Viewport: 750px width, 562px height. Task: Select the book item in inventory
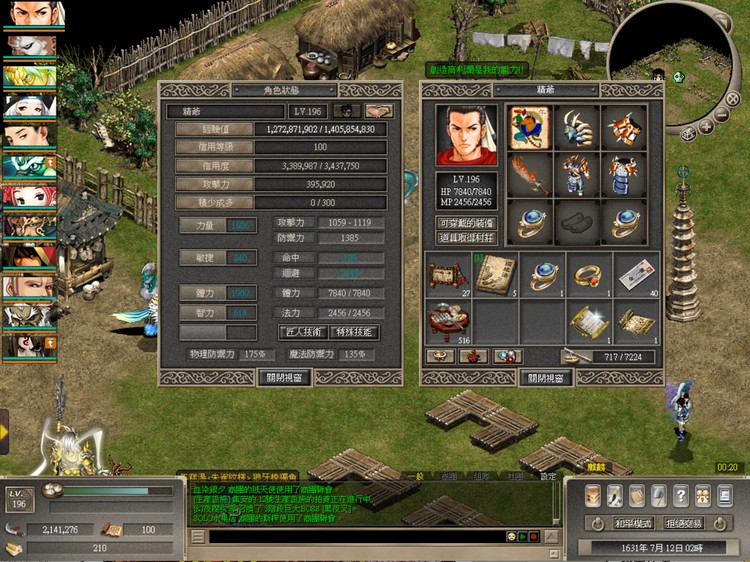pos(495,274)
